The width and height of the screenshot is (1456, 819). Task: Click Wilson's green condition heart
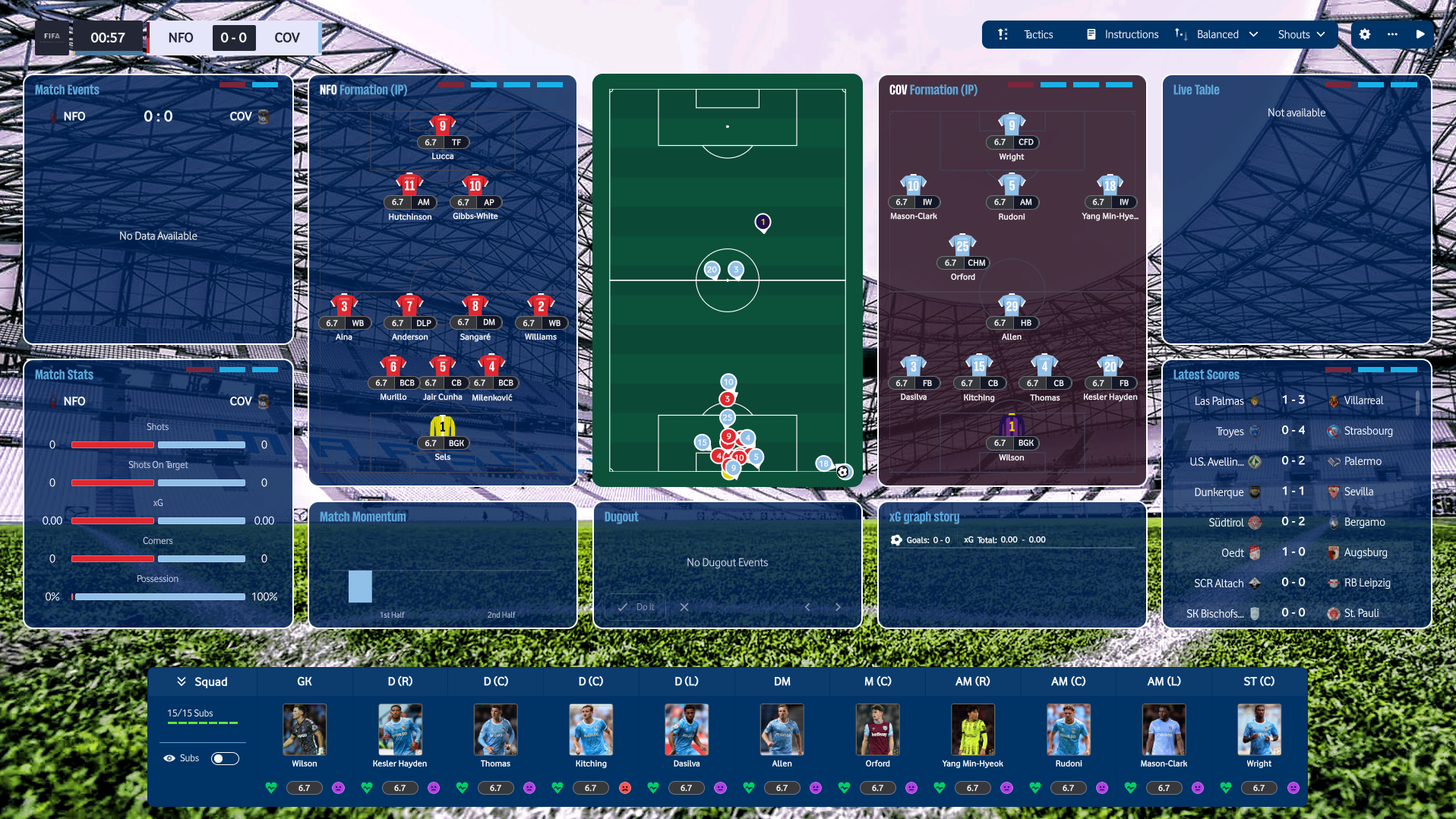(270, 788)
